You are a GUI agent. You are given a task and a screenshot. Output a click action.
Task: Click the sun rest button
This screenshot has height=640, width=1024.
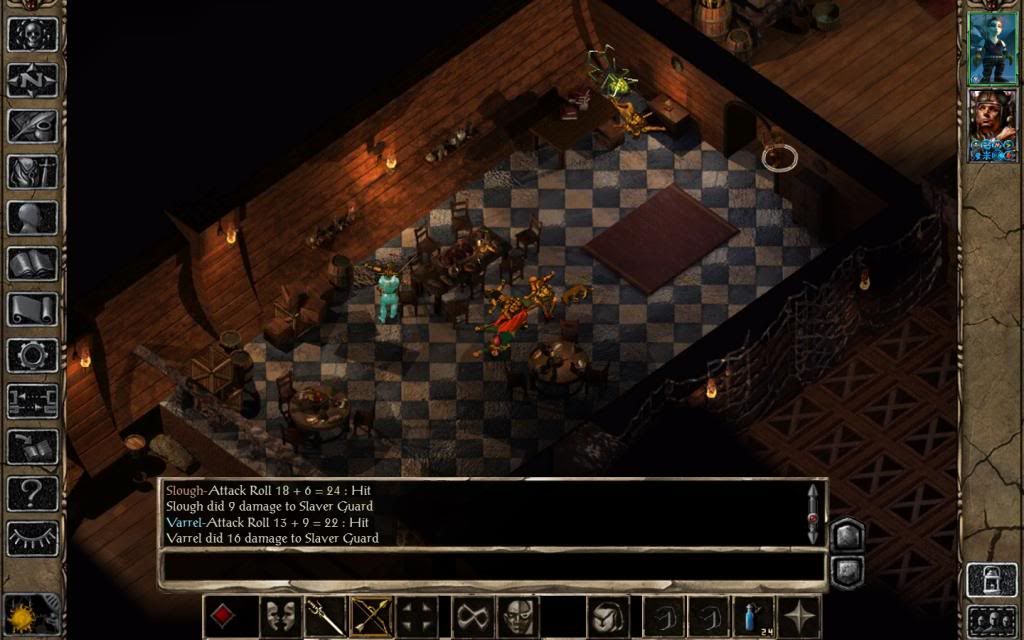pyautogui.click(x=20, y=614)
